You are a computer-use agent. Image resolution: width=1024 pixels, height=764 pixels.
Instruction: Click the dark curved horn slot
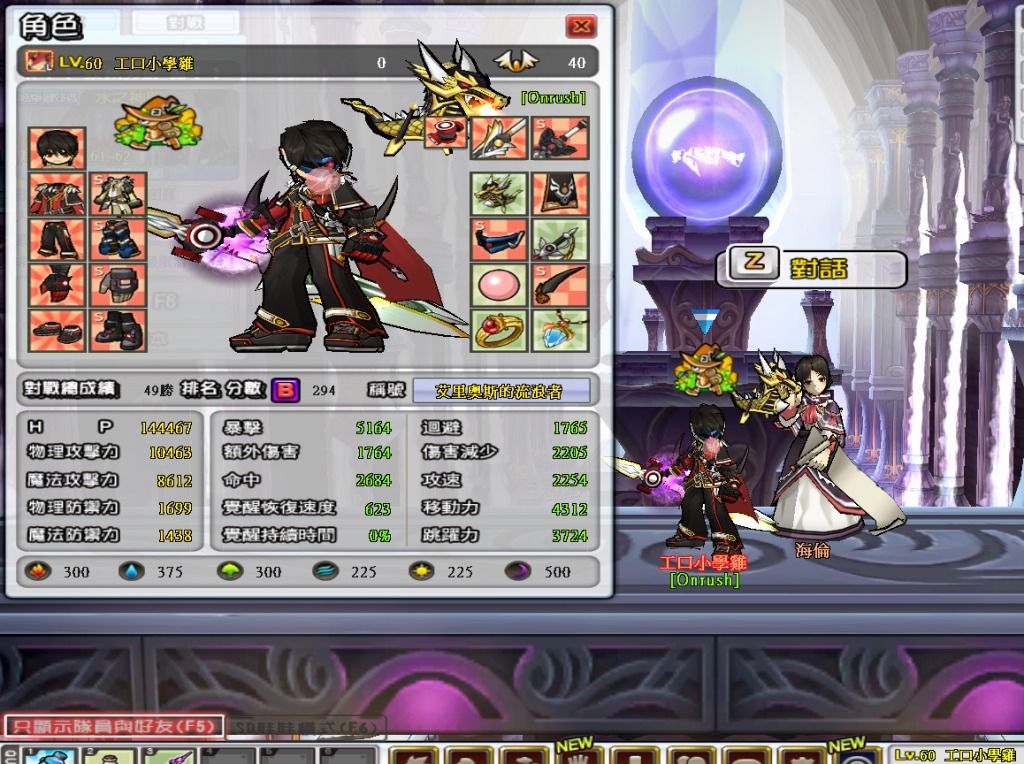[560, 285]
